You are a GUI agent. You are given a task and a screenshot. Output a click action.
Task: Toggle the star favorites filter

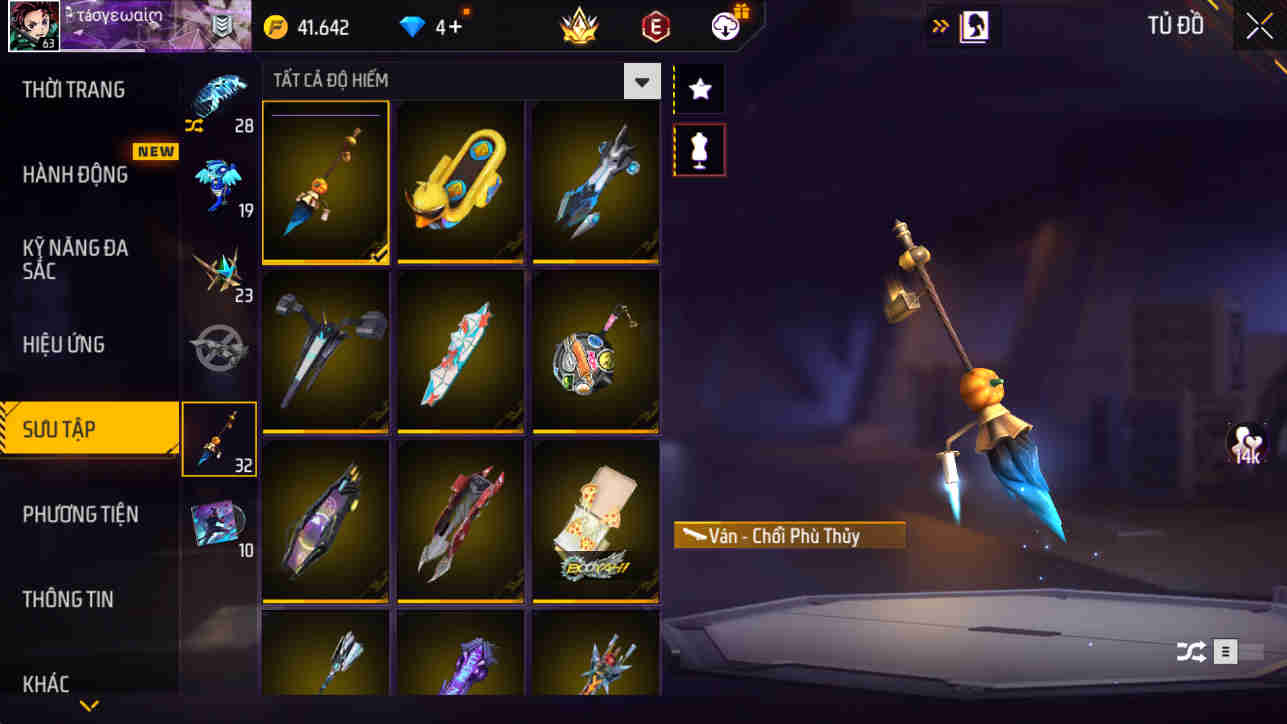coord(699,88)
